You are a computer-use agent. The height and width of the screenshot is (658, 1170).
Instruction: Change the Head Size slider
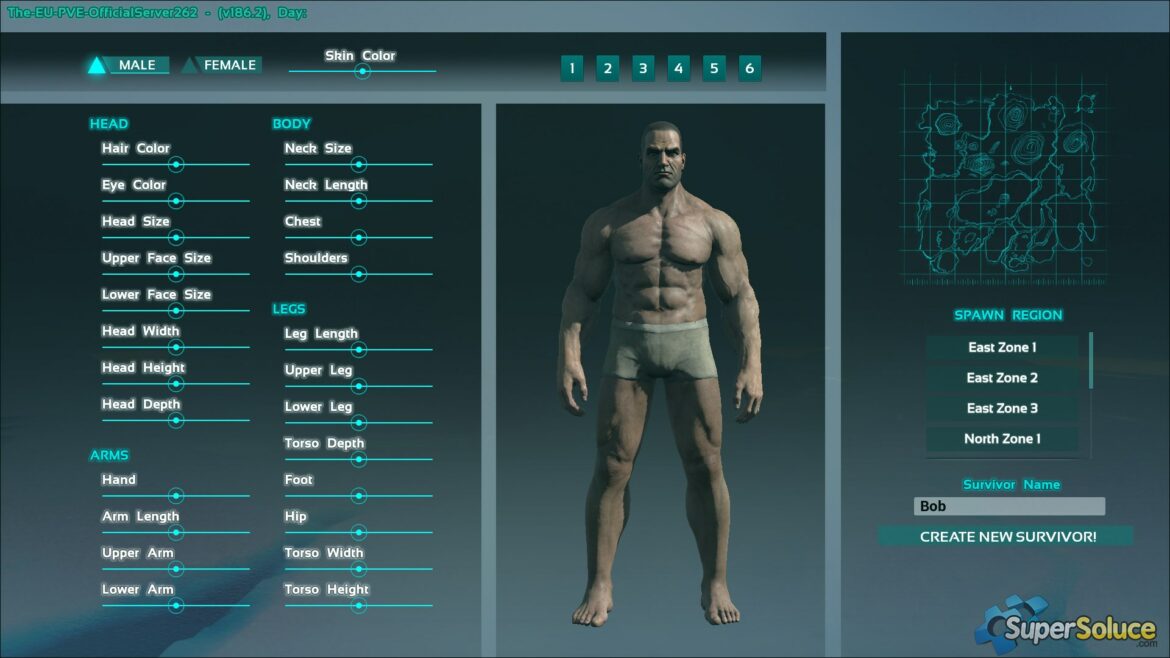[176, 237]
